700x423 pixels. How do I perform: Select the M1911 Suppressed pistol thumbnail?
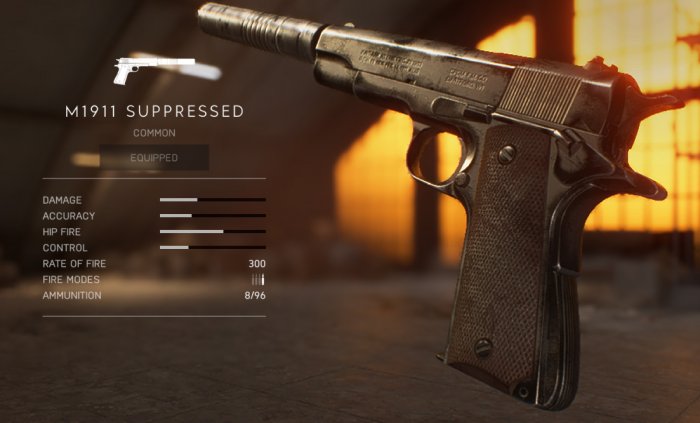(153, 69)
